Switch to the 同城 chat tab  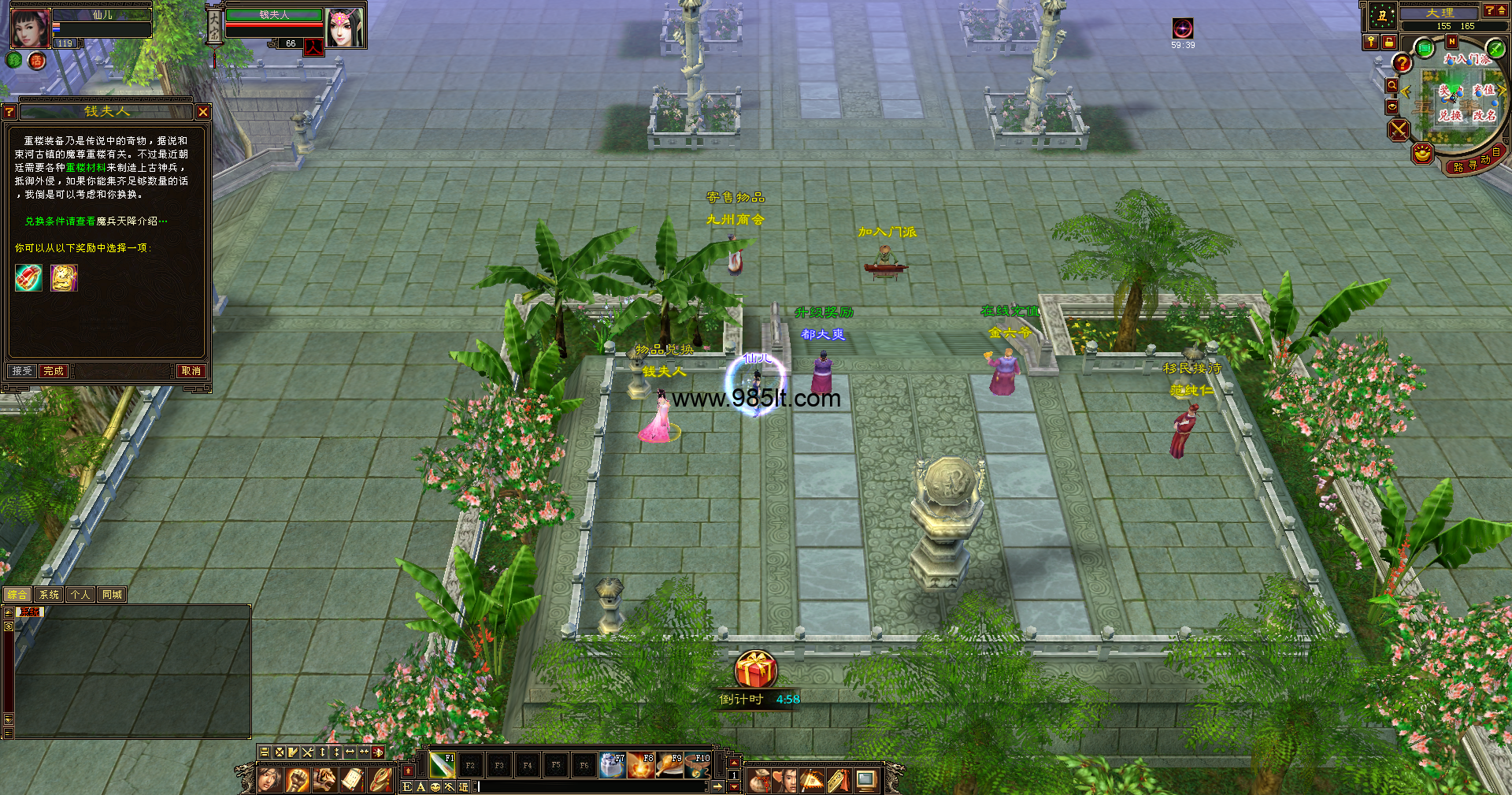point(112,595)
